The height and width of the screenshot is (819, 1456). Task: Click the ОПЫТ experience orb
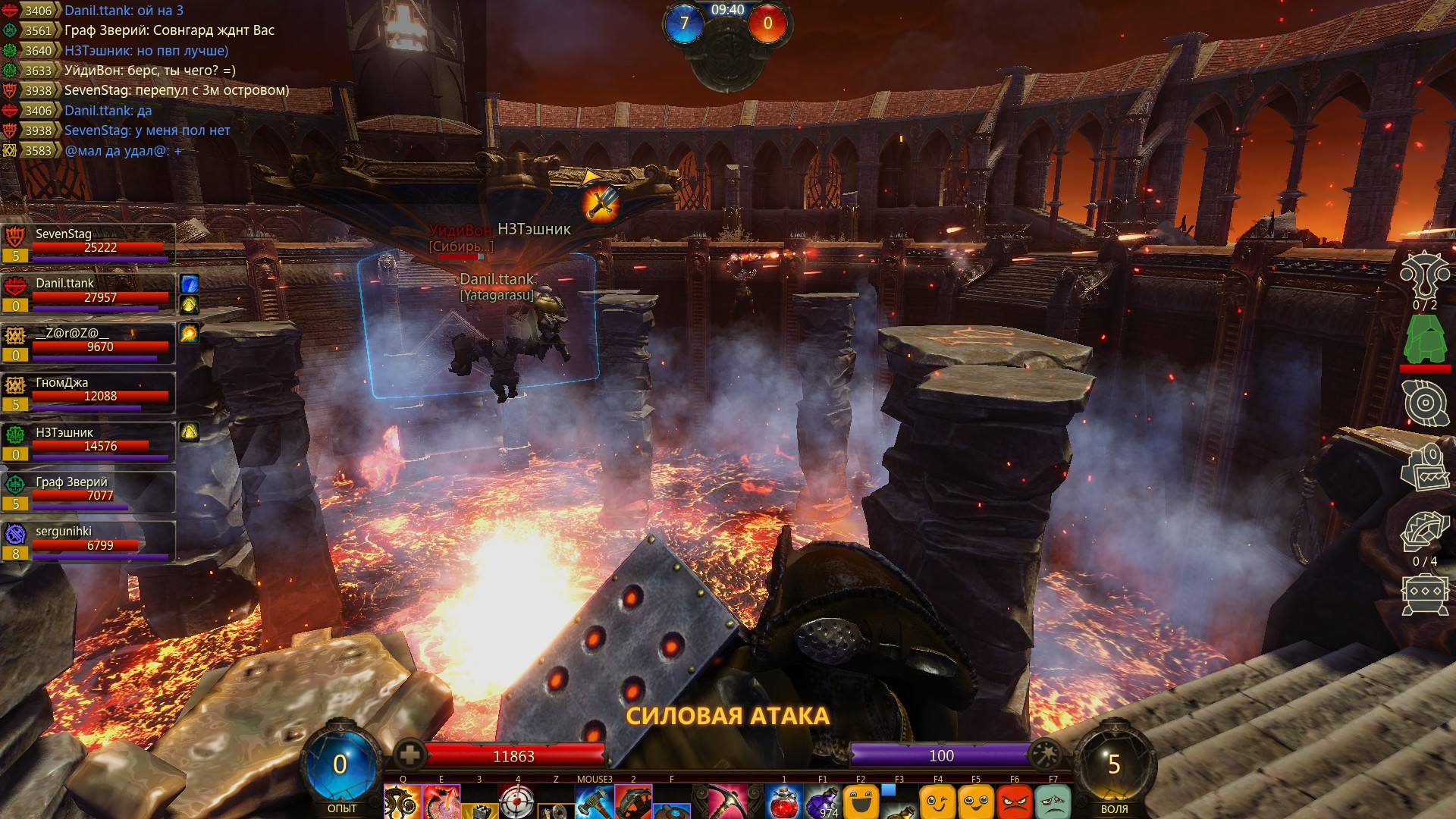coord(340,764)
